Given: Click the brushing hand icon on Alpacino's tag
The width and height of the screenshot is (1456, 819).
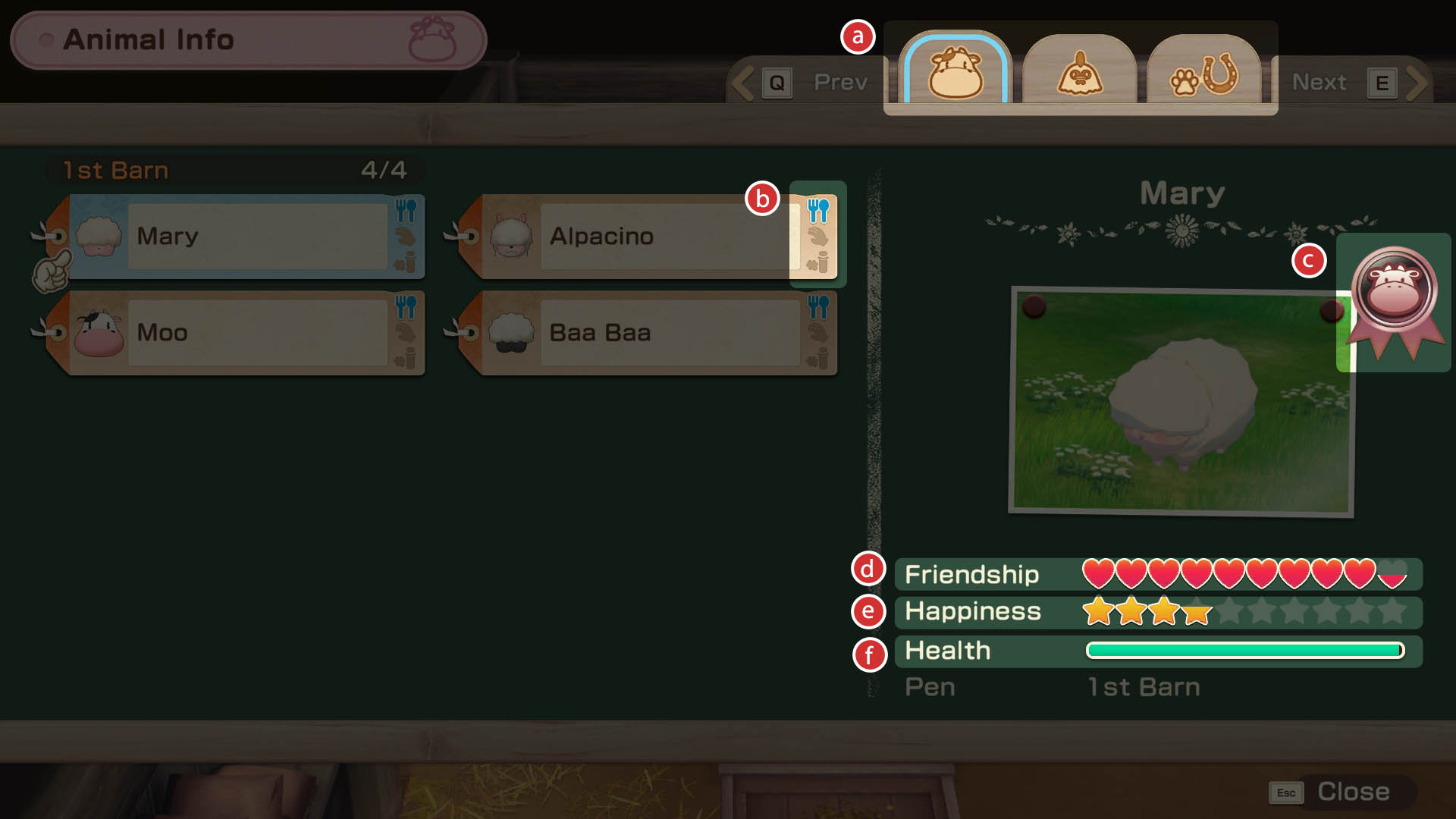Looking at the screenshot, I should [x=817, y=237].
